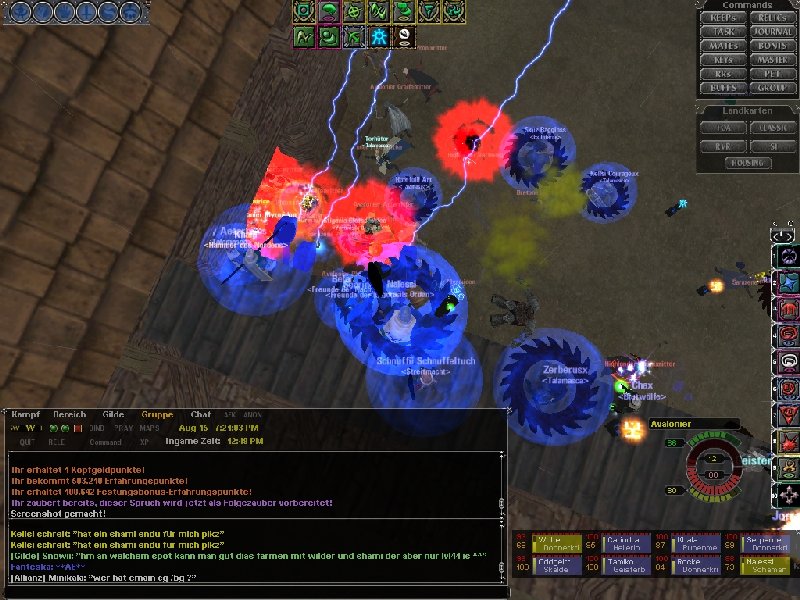Click the QUIT button
The height and width of the screenshot is (600, 800).
tap(27, 441)
